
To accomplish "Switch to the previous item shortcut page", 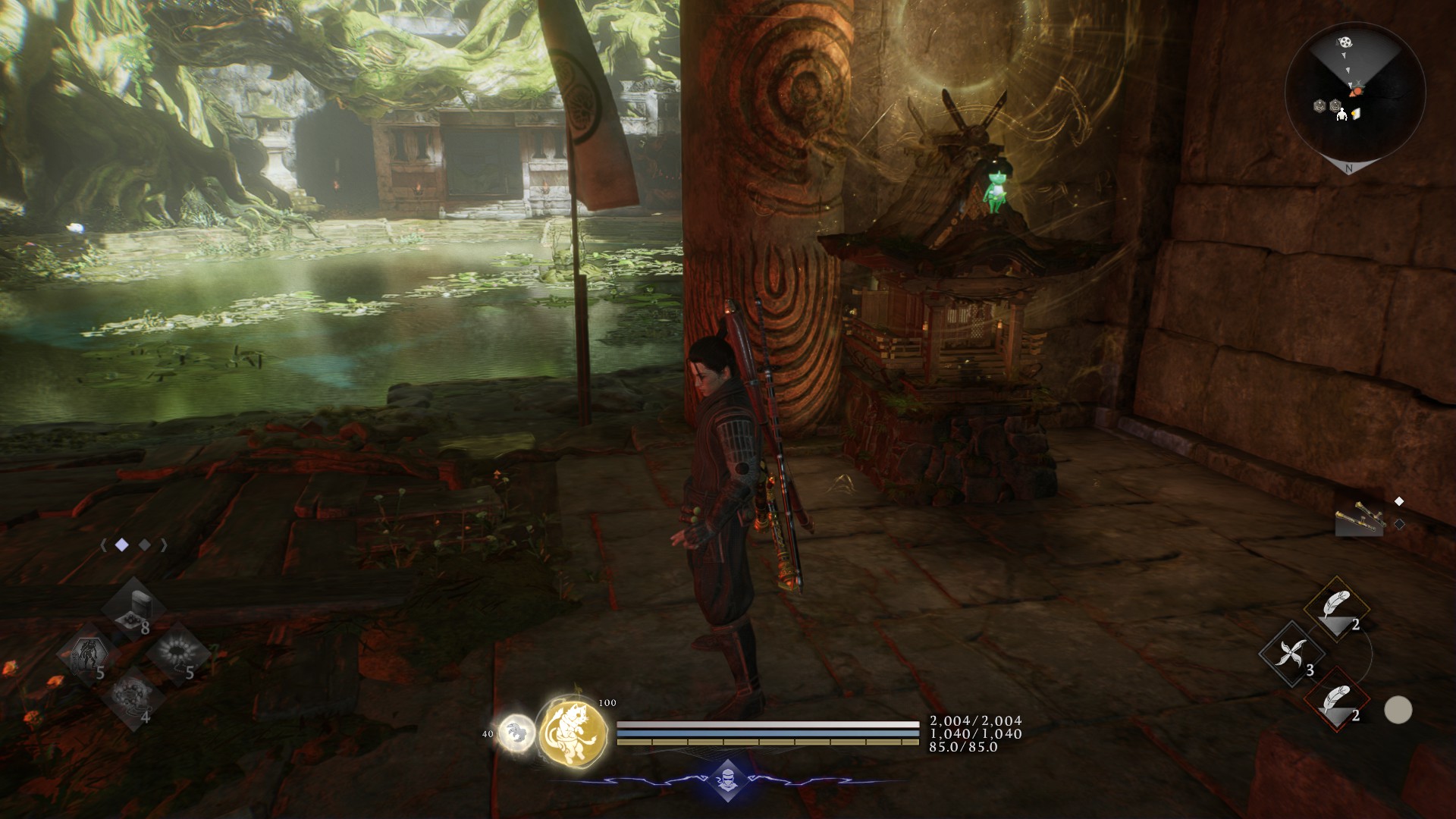I will pos(102,544).
